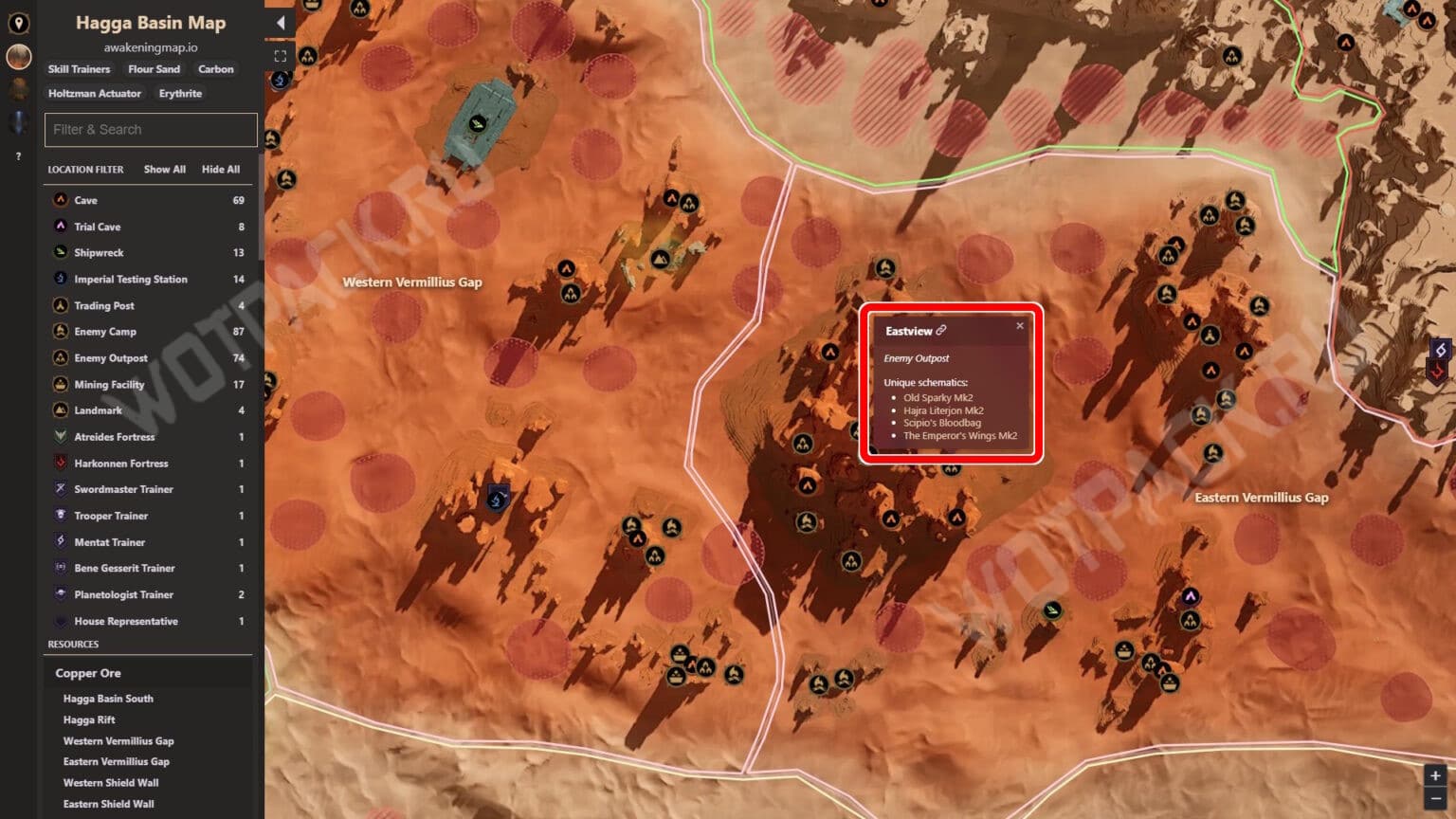The width and height of the screenshot is (1456, 819).
Task: Hide Harkonnen Fortress markers
Action: (61, 463)
